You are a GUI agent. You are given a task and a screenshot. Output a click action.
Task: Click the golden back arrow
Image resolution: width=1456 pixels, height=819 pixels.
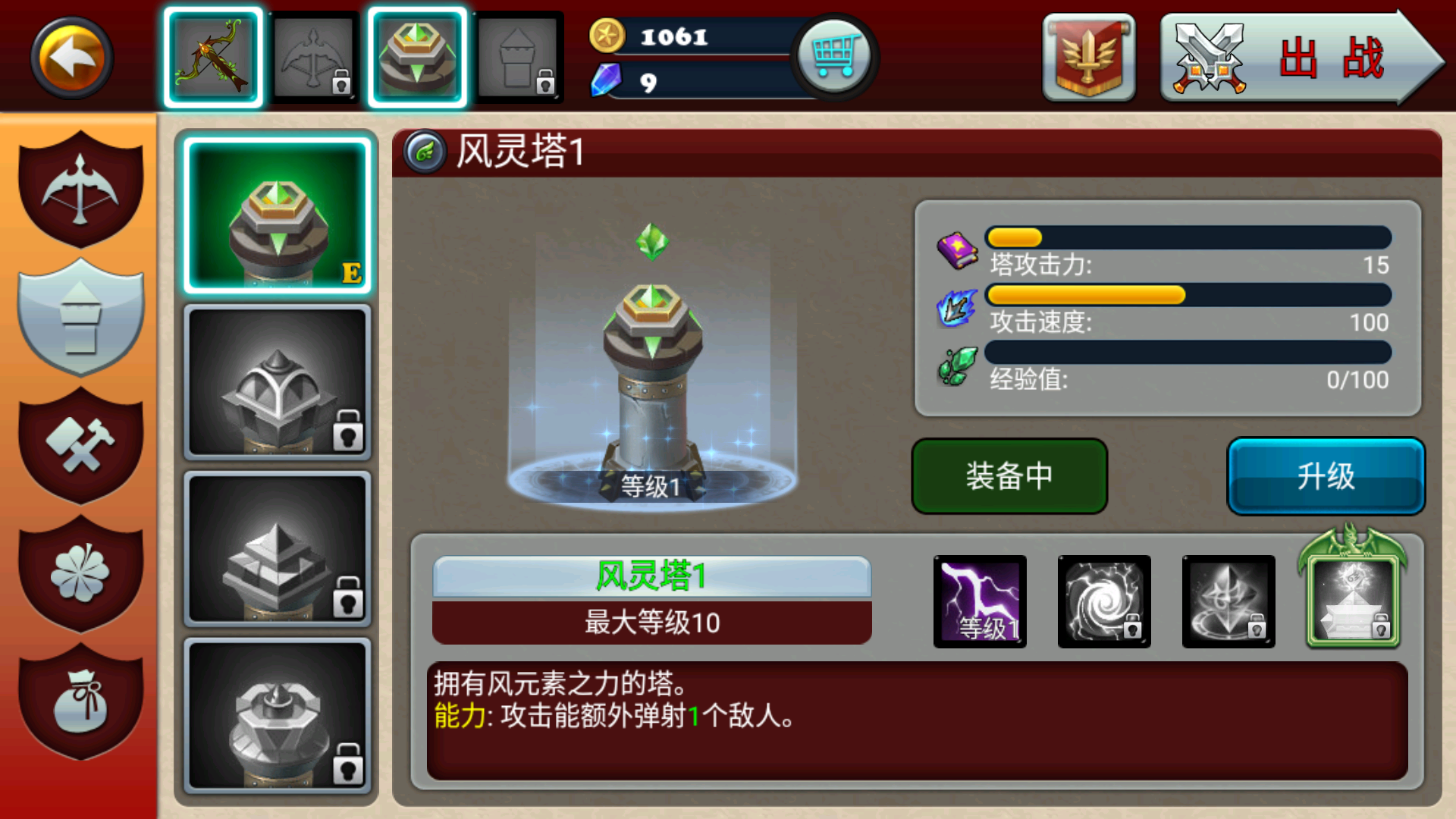(71, 57)
